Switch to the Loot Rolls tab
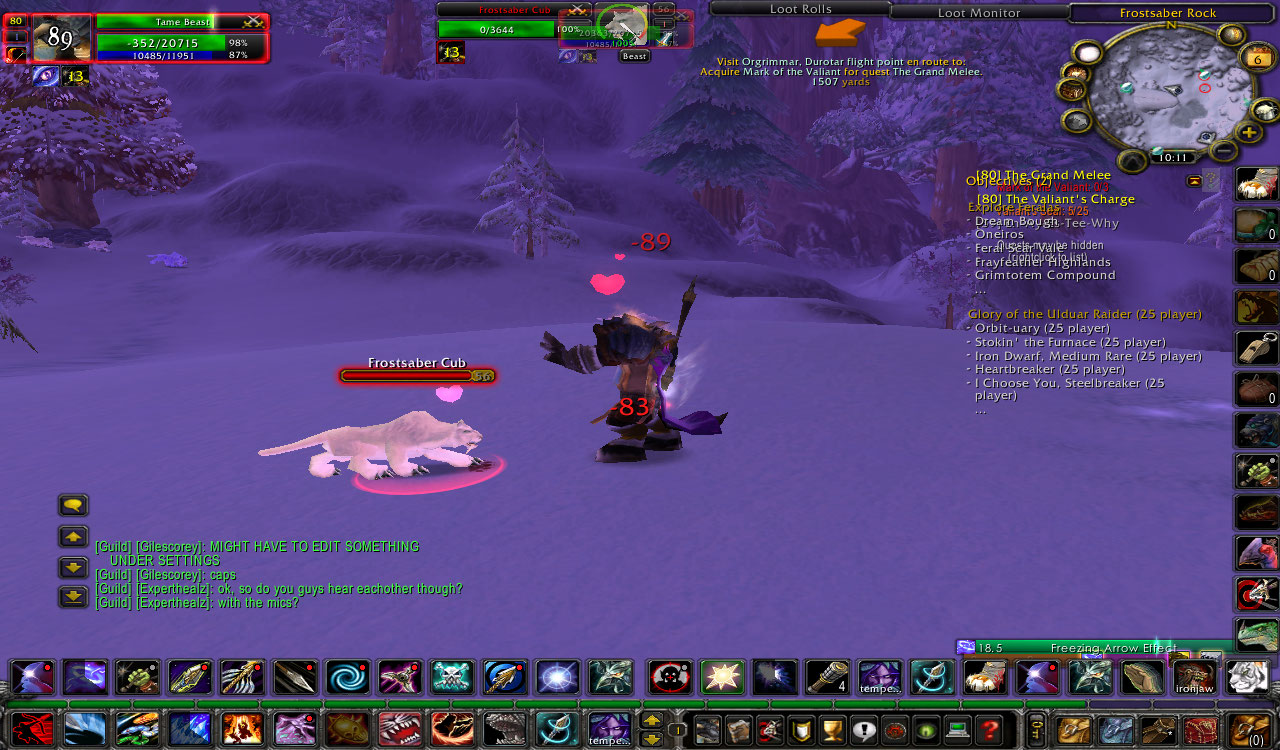The image size is (1280, 750). (x=800, y=9)
